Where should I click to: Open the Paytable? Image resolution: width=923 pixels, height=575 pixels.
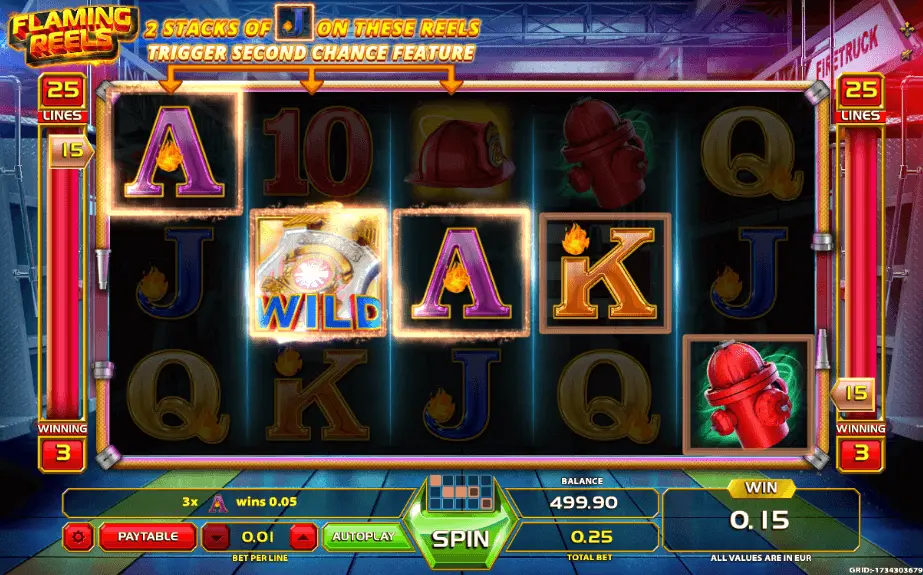click(147, 537)
